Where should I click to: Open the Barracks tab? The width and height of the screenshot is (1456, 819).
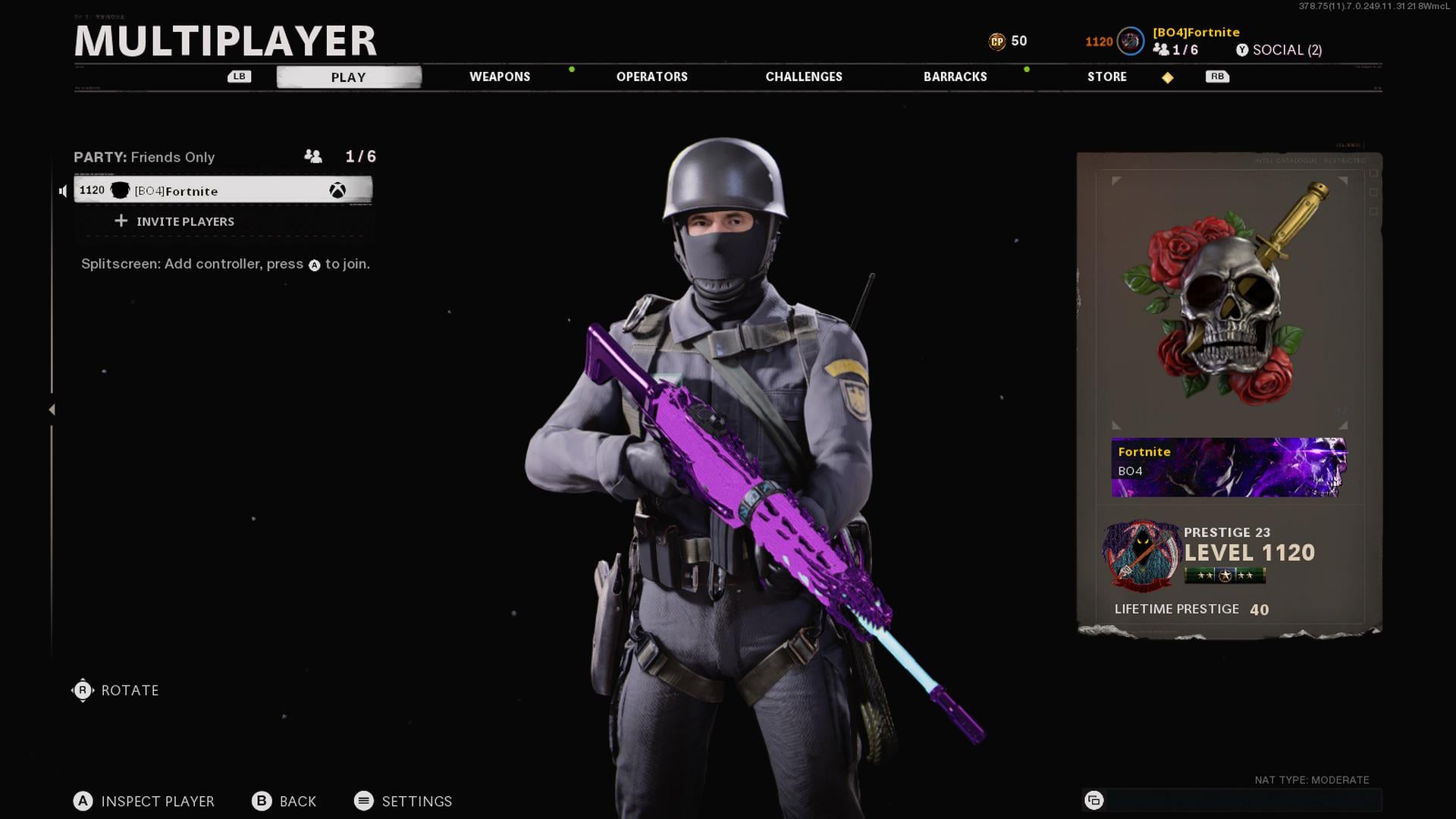tap(955, 77)
